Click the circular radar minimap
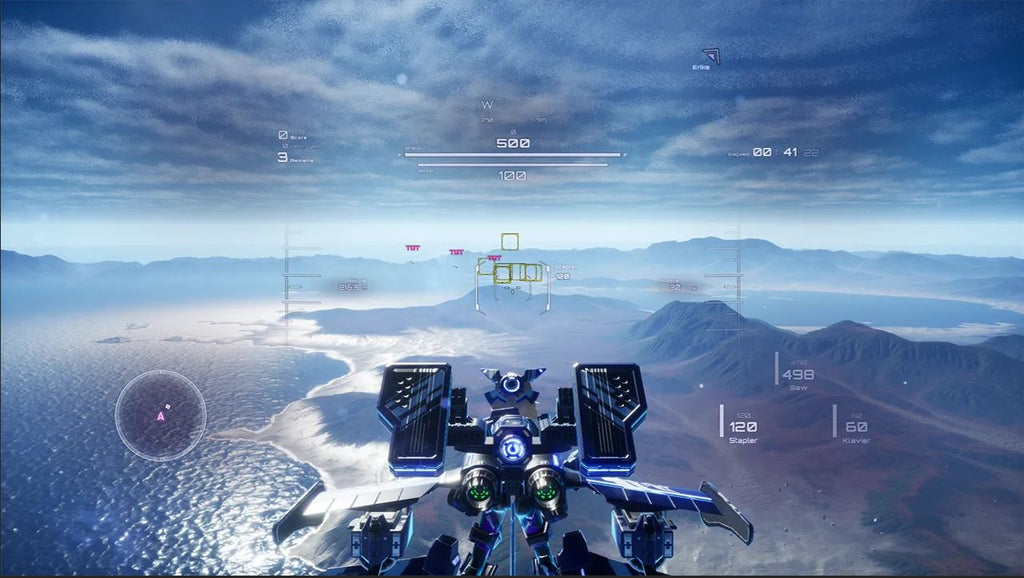1024x578 pixels. 160,414
